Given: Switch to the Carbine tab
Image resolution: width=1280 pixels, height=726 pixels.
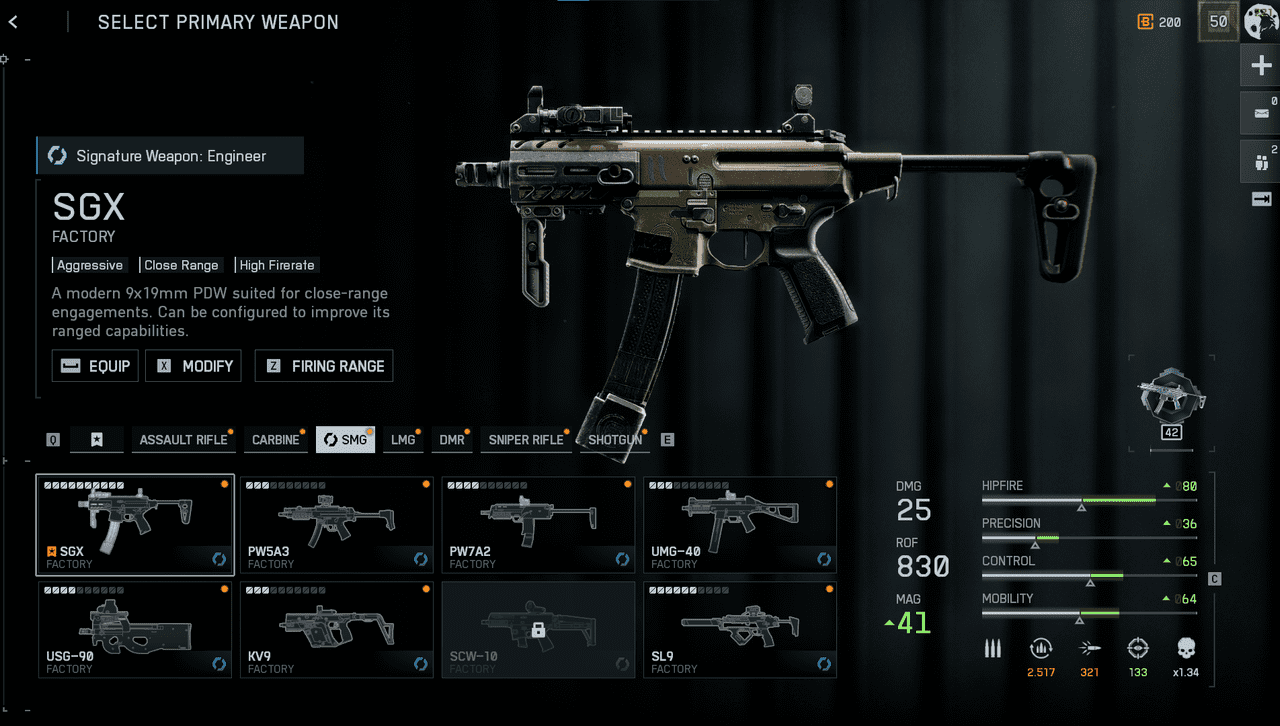Looking at the screenshot, I should (x=275, y=440).
